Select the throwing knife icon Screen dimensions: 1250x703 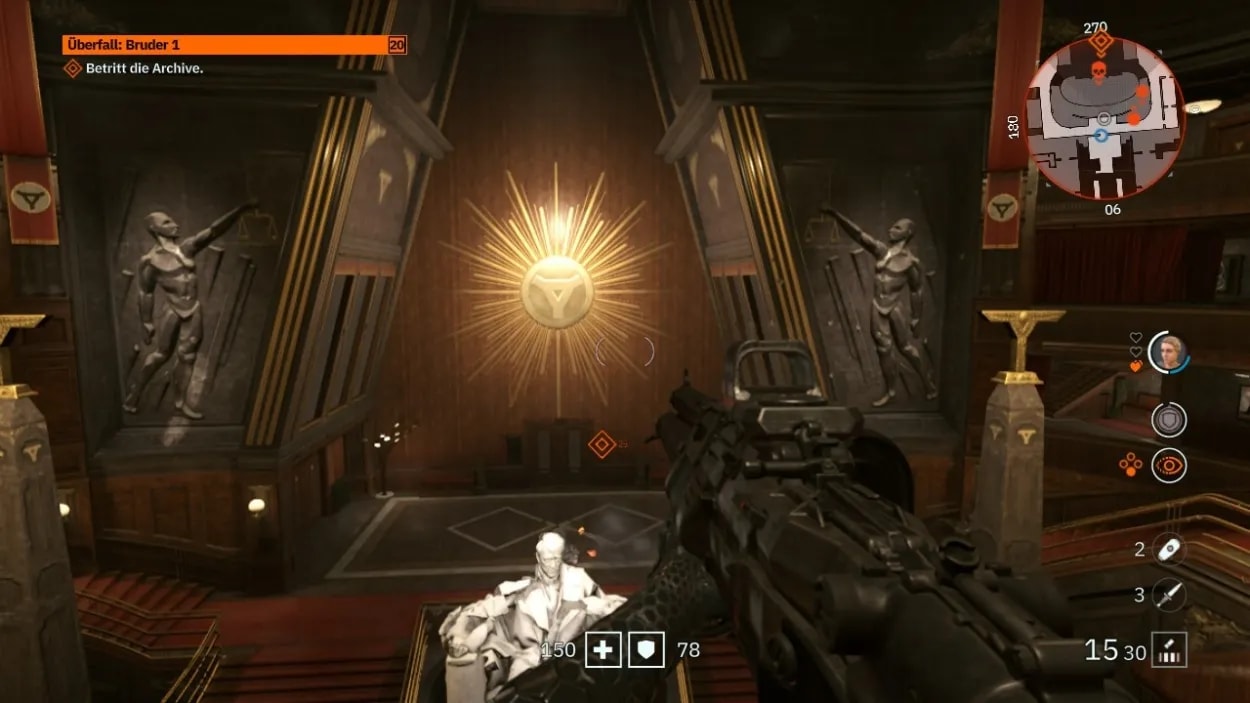coord(1167,595)
